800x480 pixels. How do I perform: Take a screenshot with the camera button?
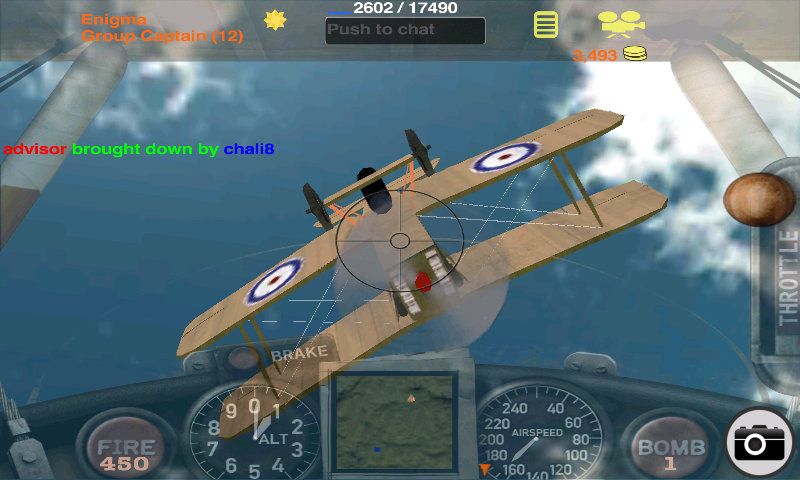pos(762,443)
